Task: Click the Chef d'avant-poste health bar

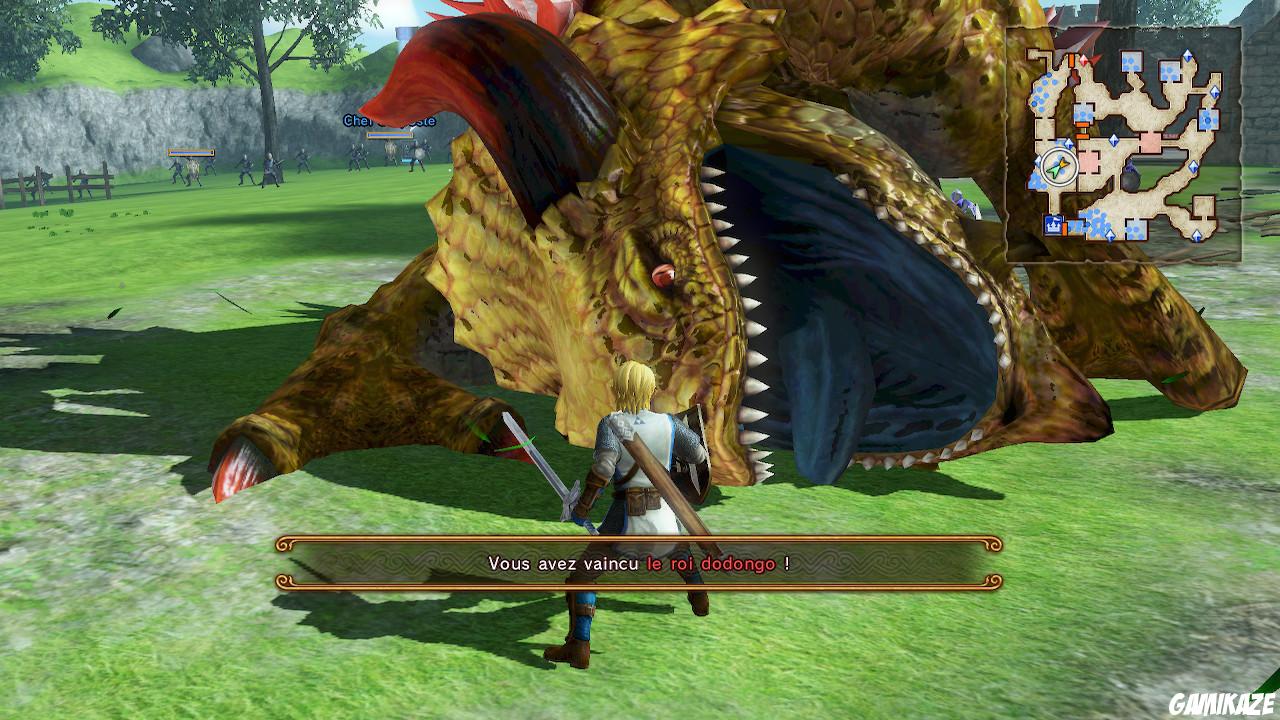Action: [x=389, y=135]
